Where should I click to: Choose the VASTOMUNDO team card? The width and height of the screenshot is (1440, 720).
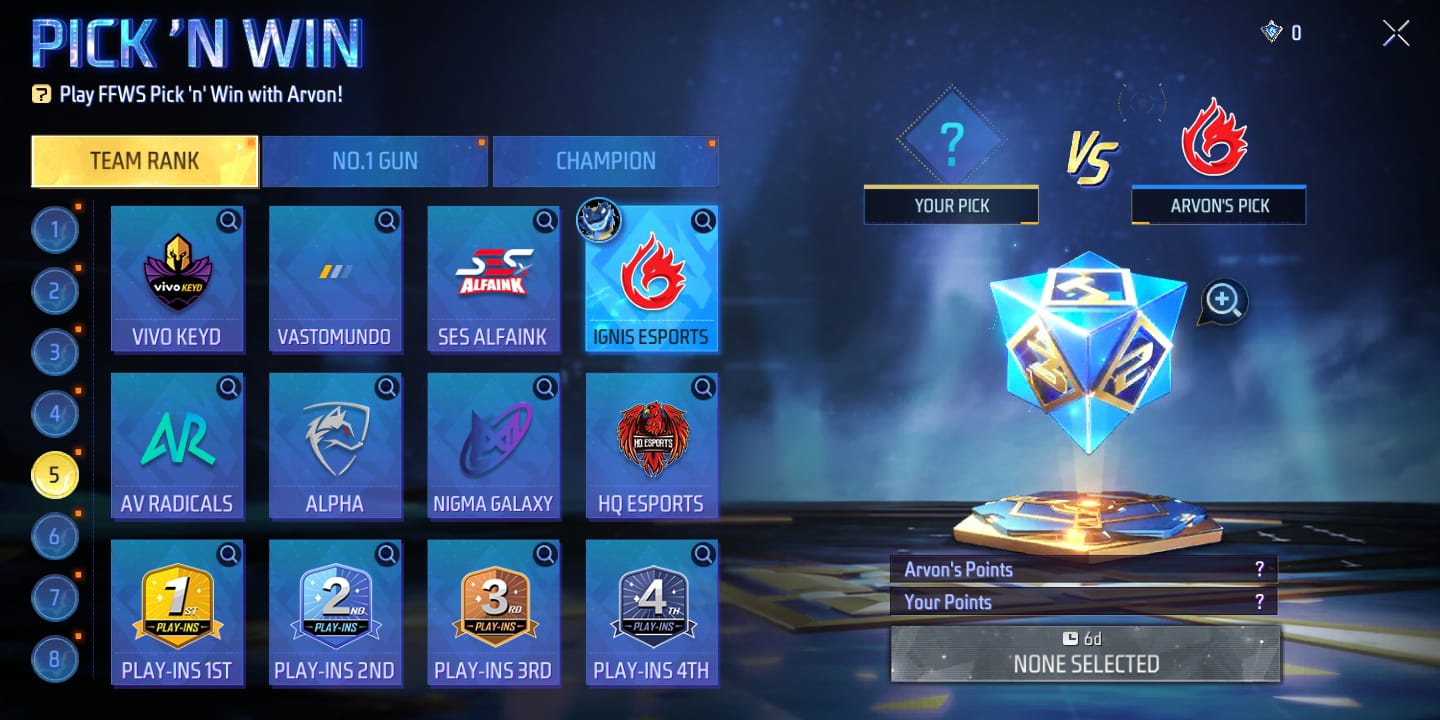click(335, 278)
